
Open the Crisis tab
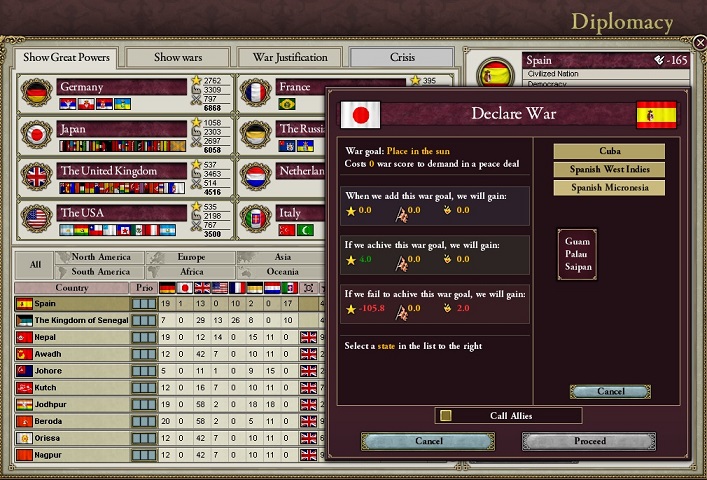tap(402, 57)
